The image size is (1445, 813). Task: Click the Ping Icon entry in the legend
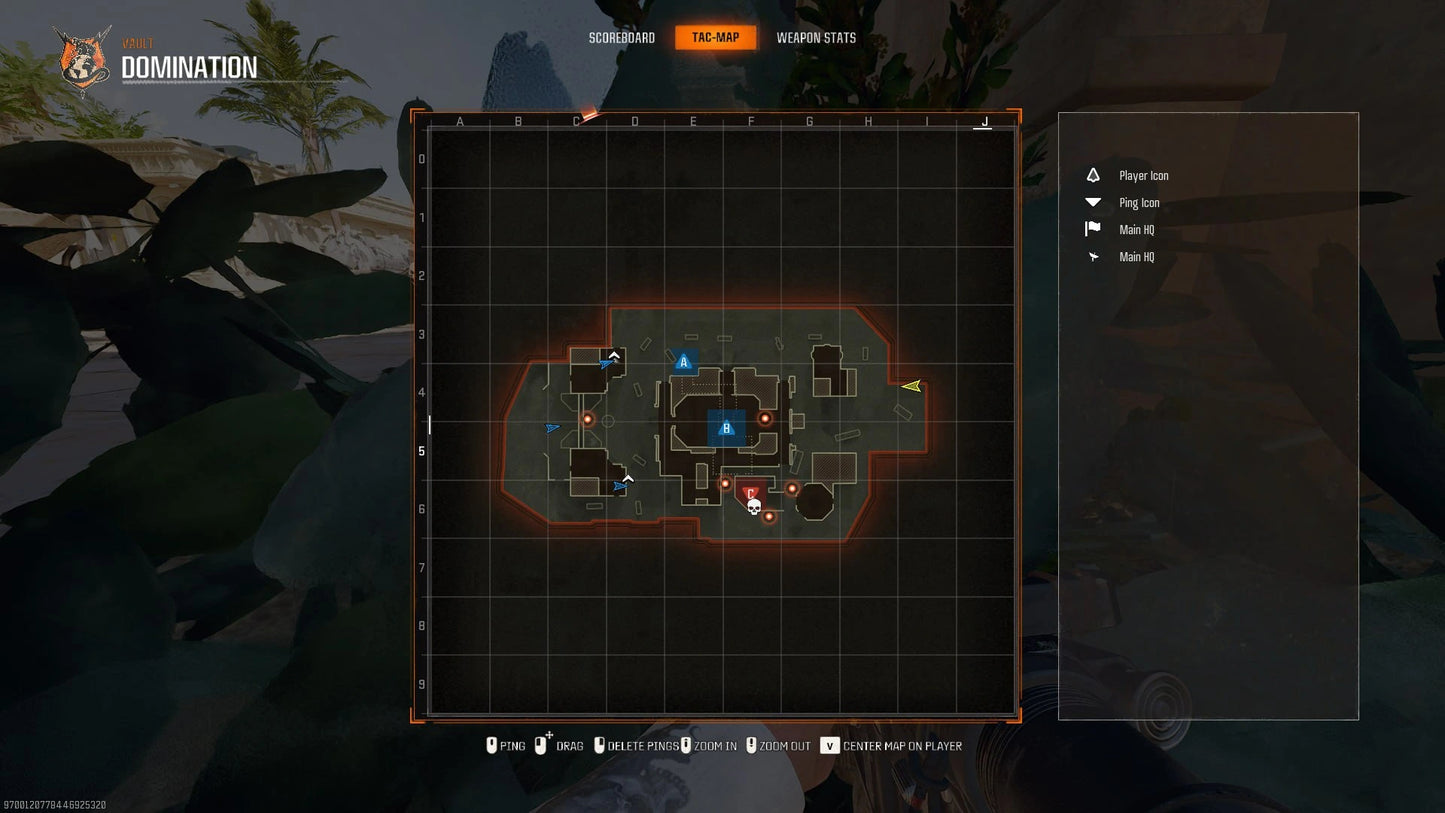(1138, 202)
